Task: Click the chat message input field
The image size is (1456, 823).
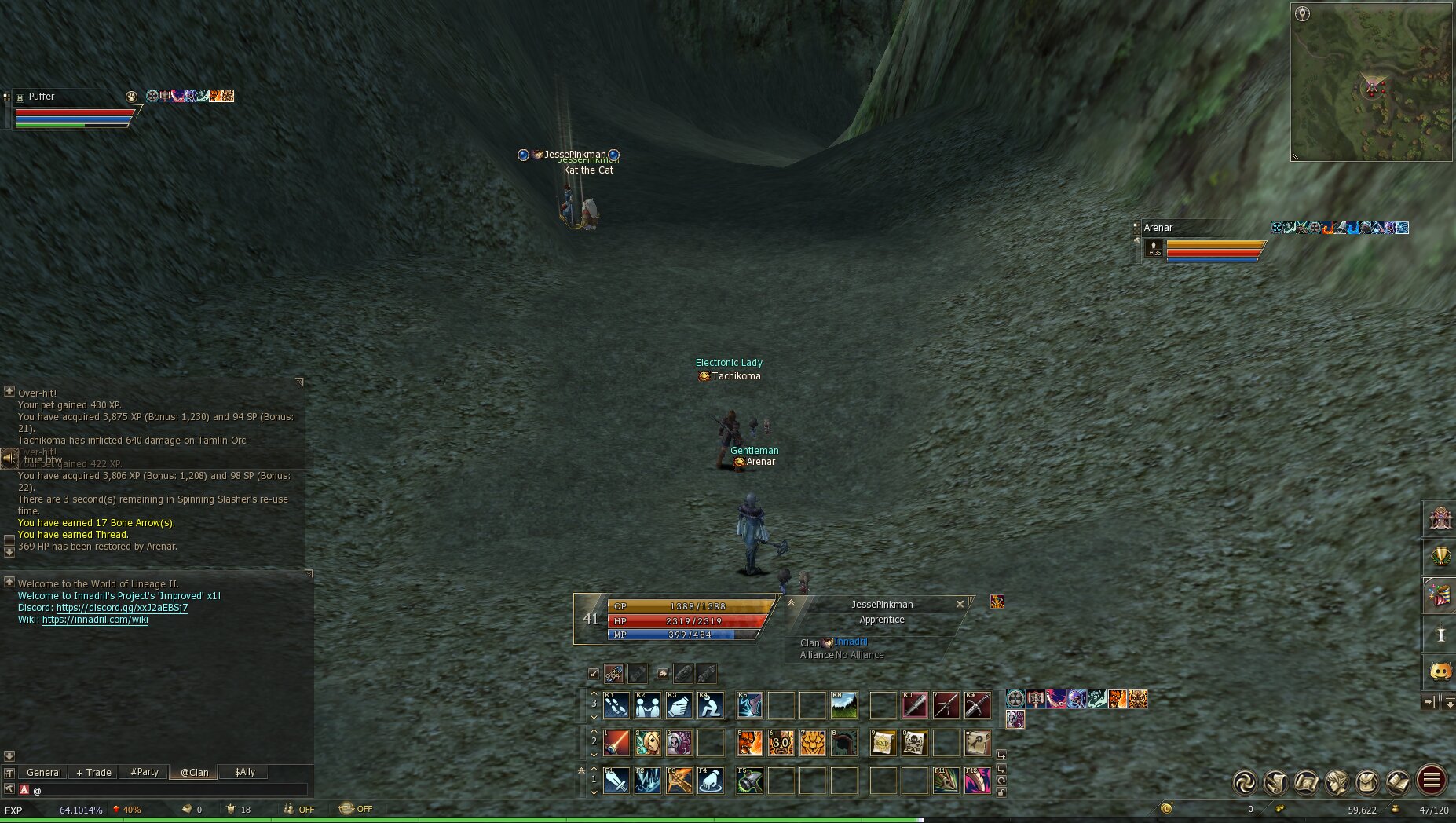Action: (169, 790)
